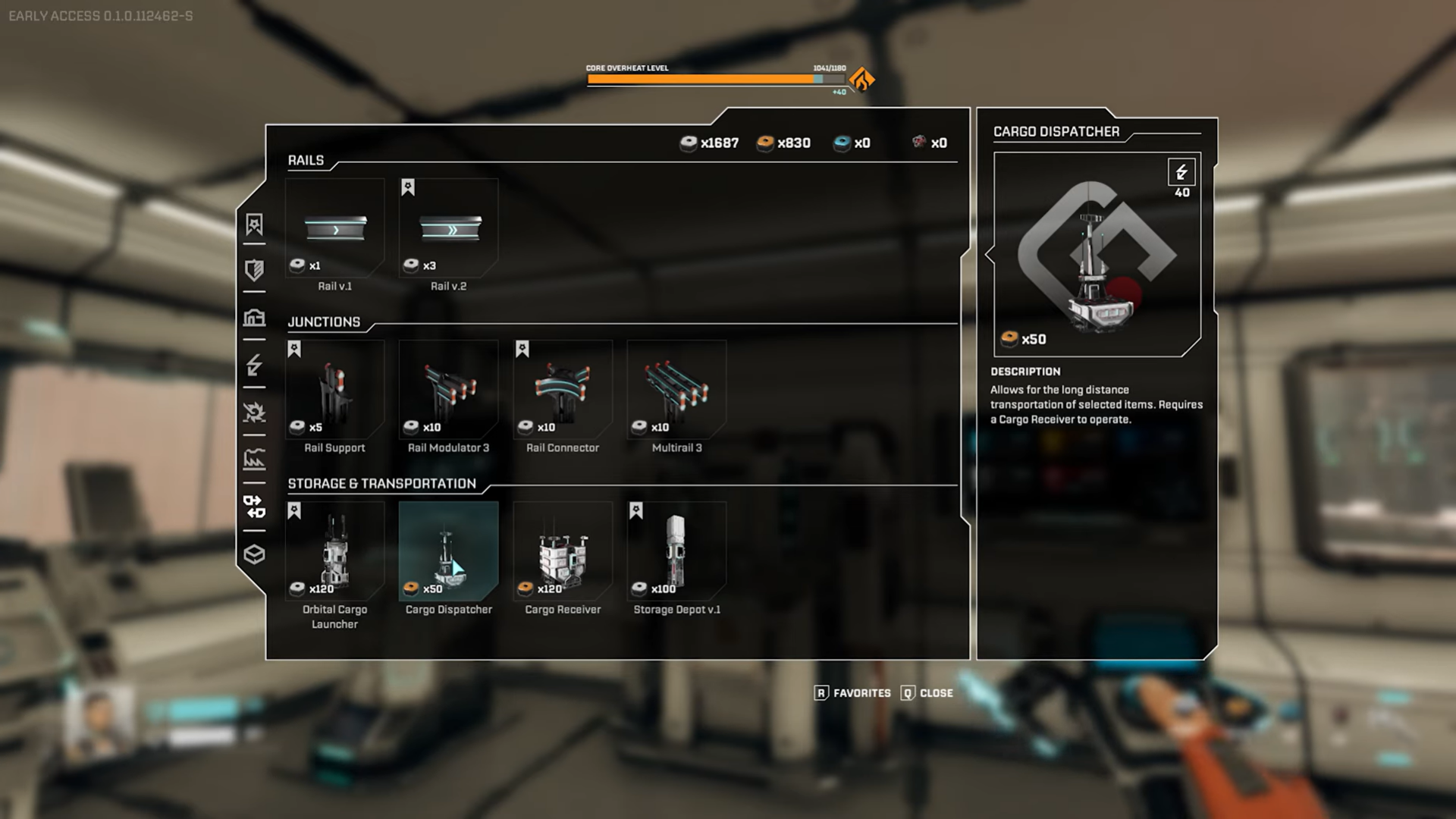This screenshot has width=1456, height=819.
Task: Open the sawblade mining category tab
Action: [254, 412]
